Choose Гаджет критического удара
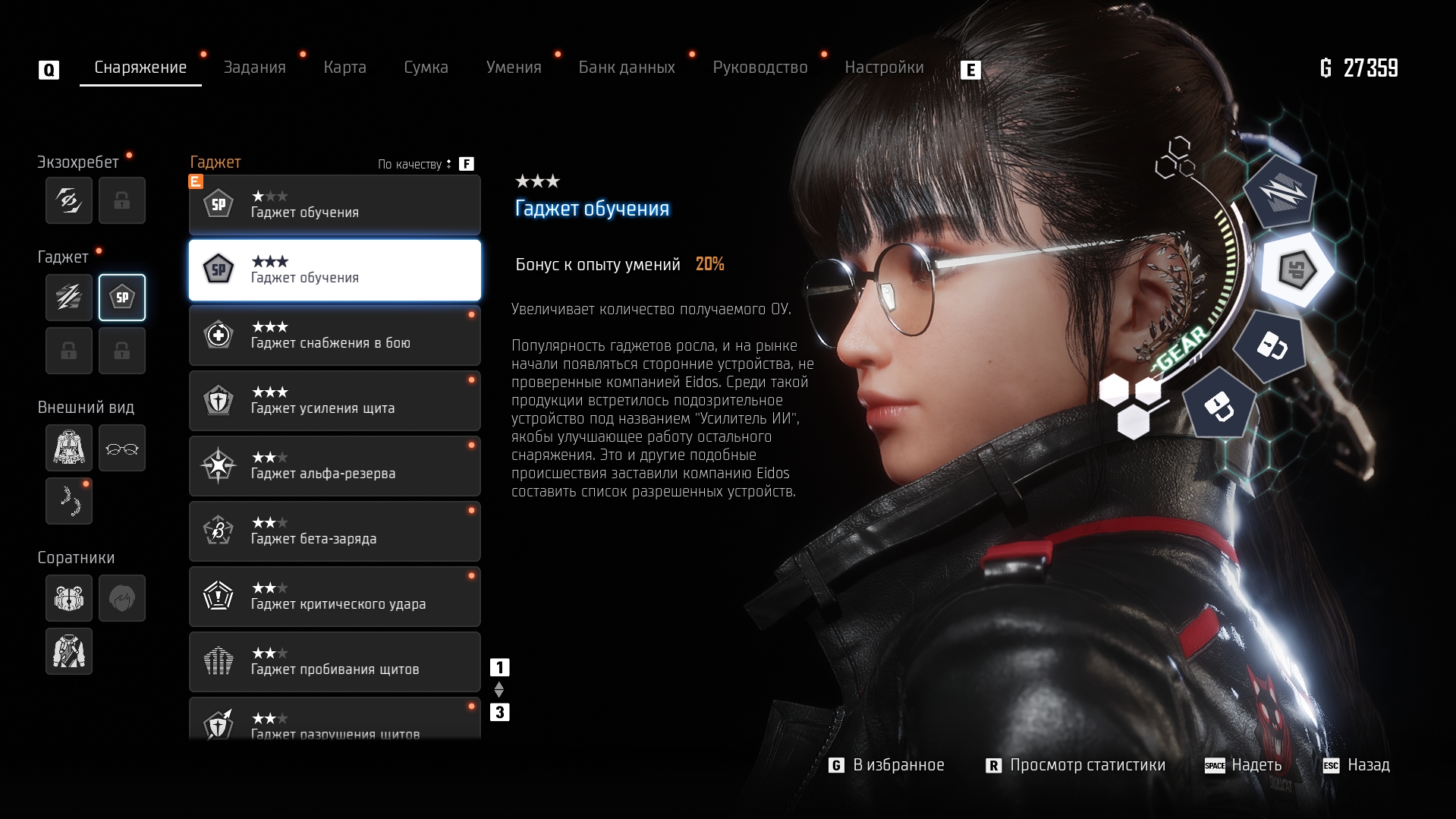Viewport: 1456px width, 819px height. (335, 597)
